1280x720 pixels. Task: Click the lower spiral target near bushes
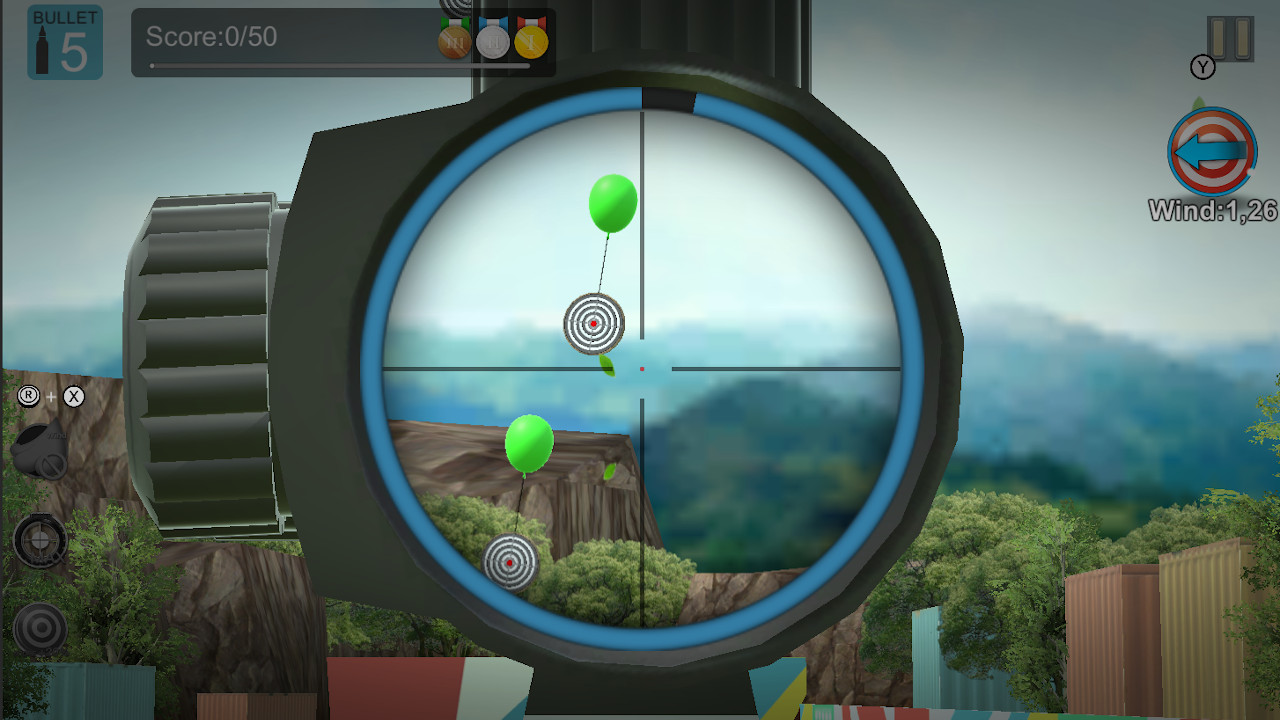point(511,562)
